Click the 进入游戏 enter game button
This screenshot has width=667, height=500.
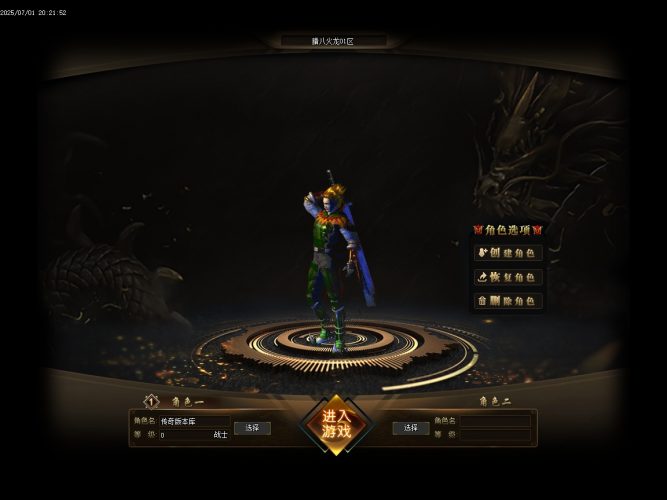(x=336, y=424)
